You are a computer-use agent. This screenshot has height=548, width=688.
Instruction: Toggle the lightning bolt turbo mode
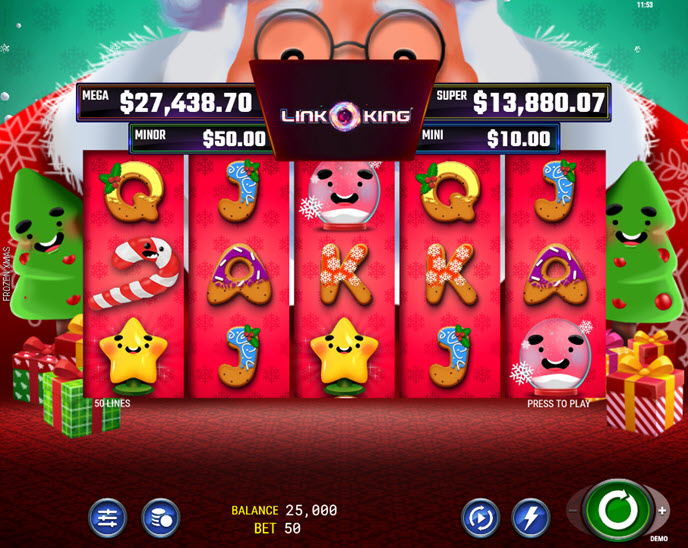tap(531, 518)
